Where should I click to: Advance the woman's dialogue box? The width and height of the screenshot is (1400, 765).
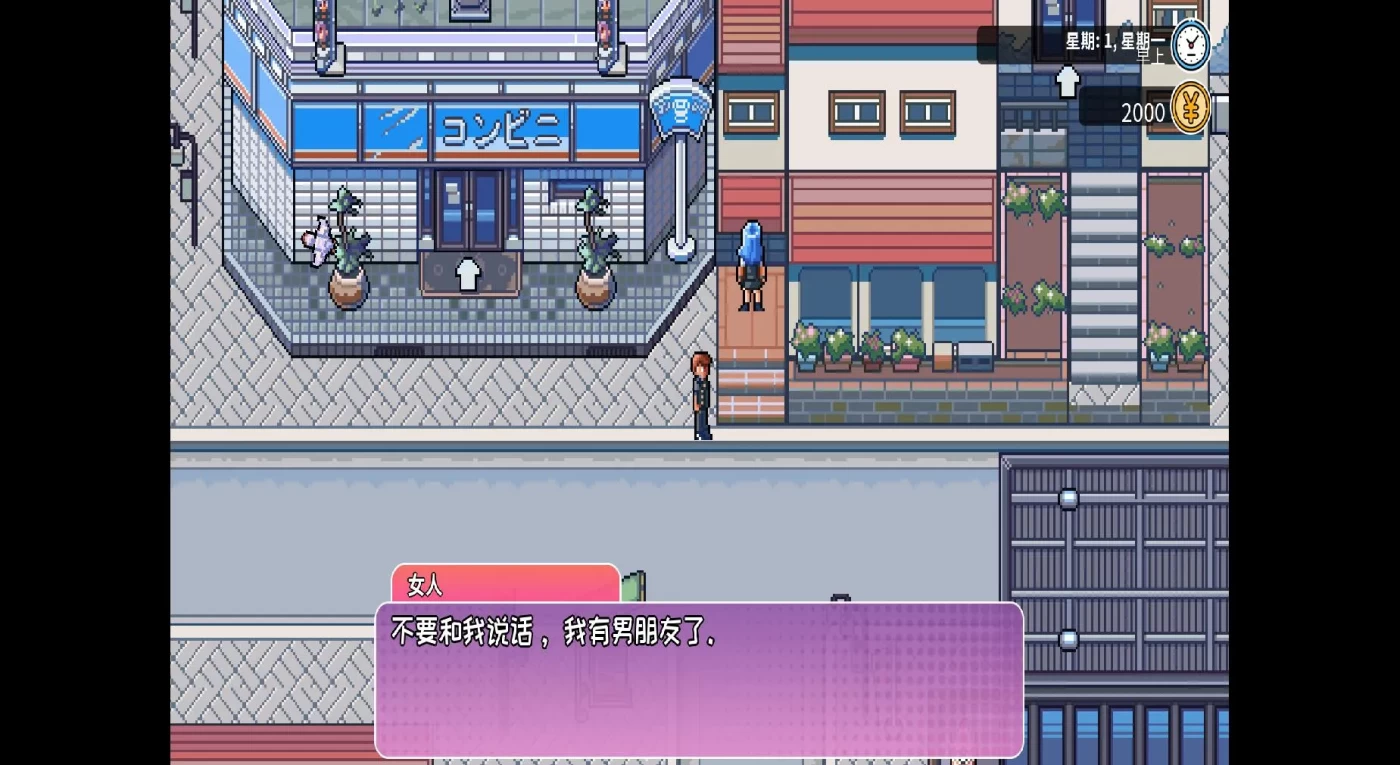pos(699,679)
